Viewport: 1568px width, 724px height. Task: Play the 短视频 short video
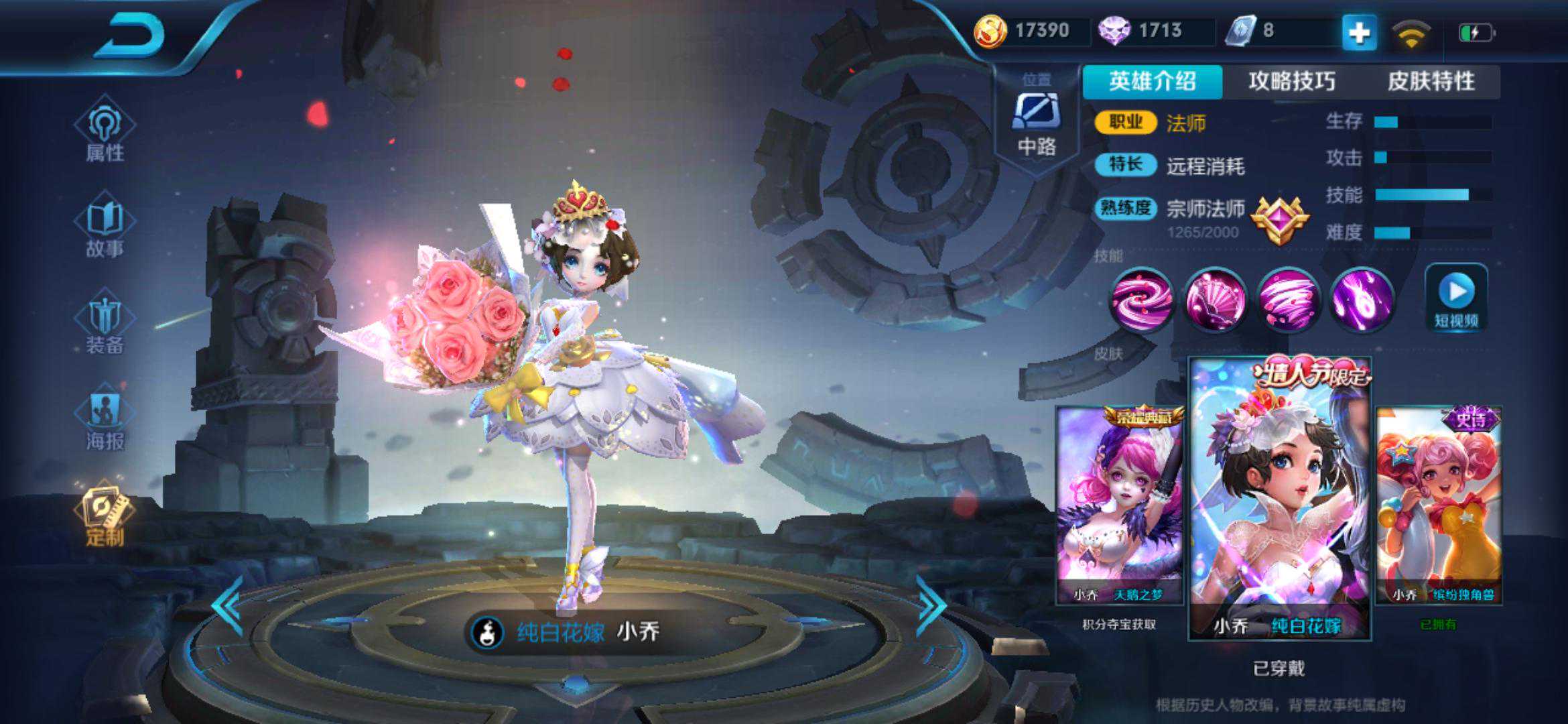1456,298
